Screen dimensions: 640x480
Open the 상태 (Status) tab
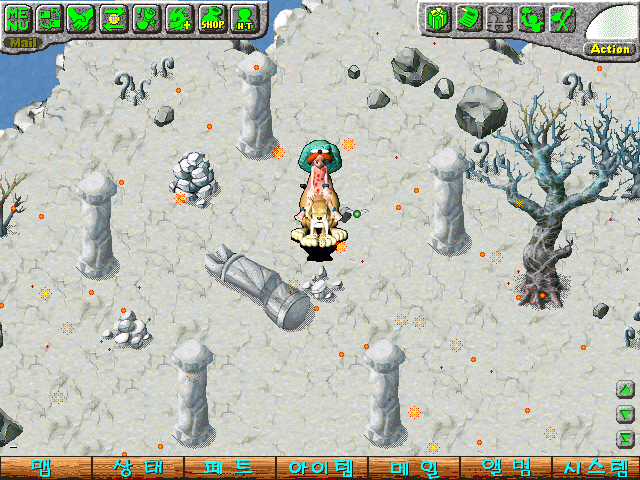(136, 468)
